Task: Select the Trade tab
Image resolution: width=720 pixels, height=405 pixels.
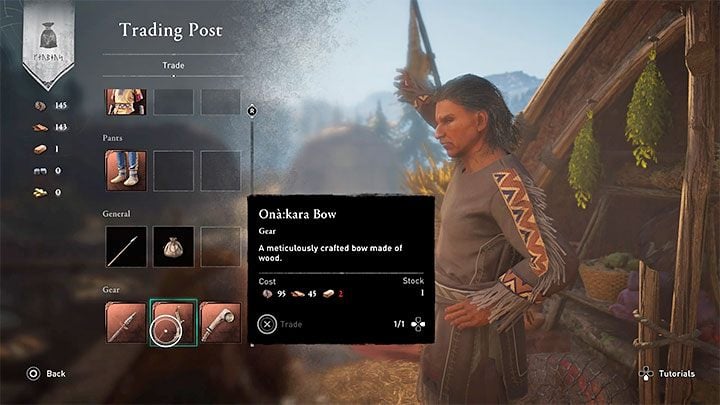Action: pos(172,66)
